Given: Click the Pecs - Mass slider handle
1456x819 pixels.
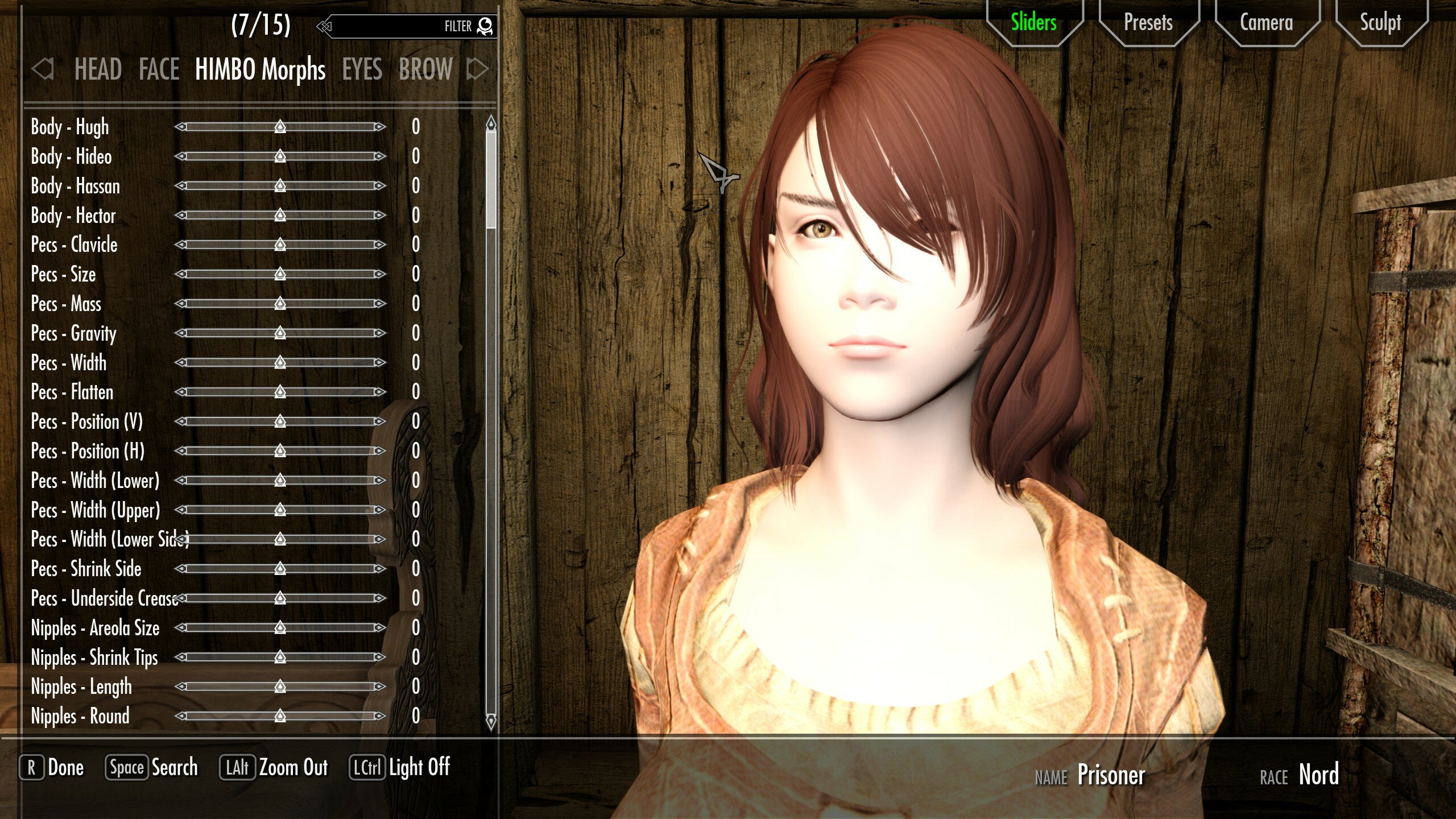Looking at the screenshot, I should [x=279, y=304].
